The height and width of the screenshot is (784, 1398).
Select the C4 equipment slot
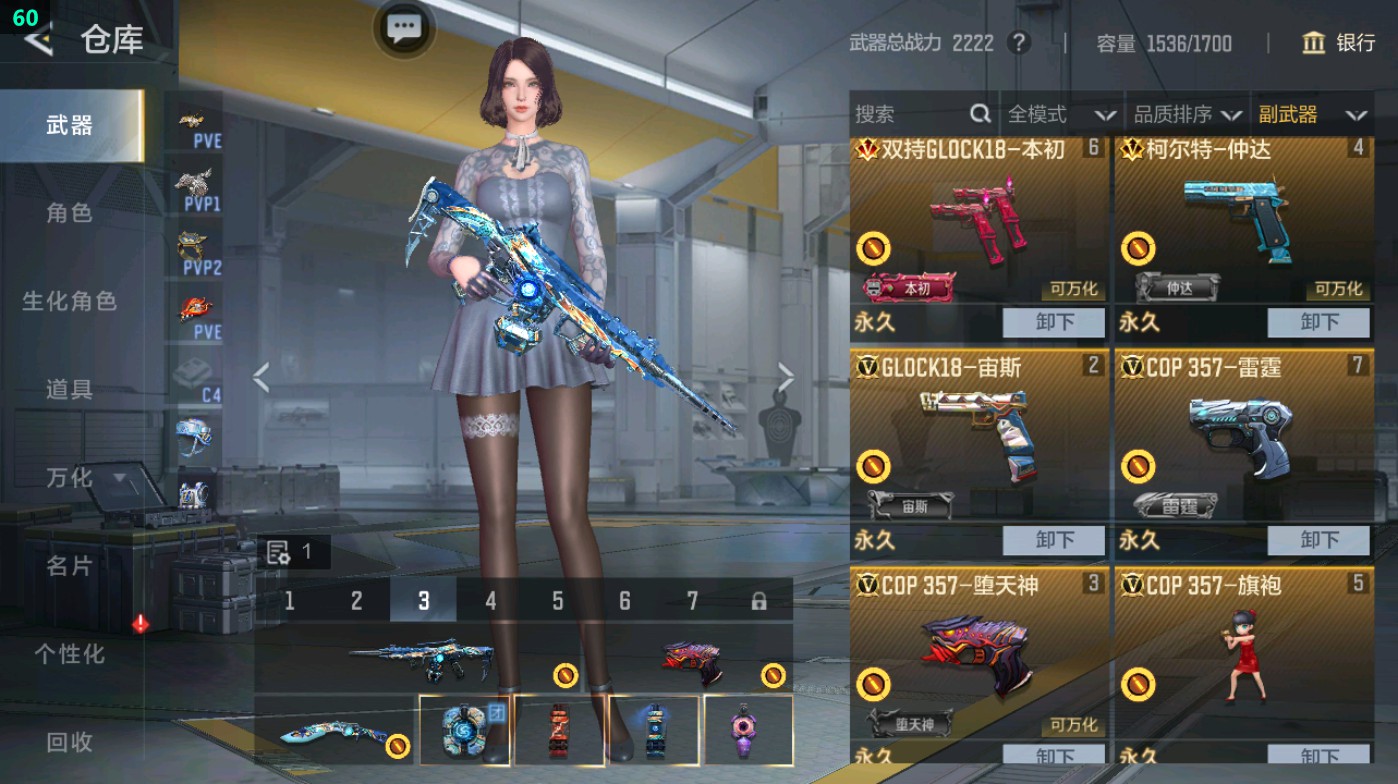click(198, 380)
